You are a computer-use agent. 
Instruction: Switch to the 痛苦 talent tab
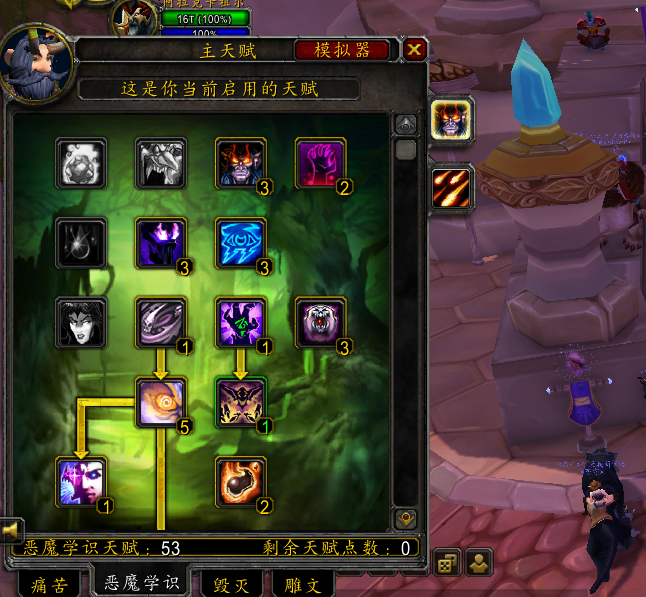48,584
